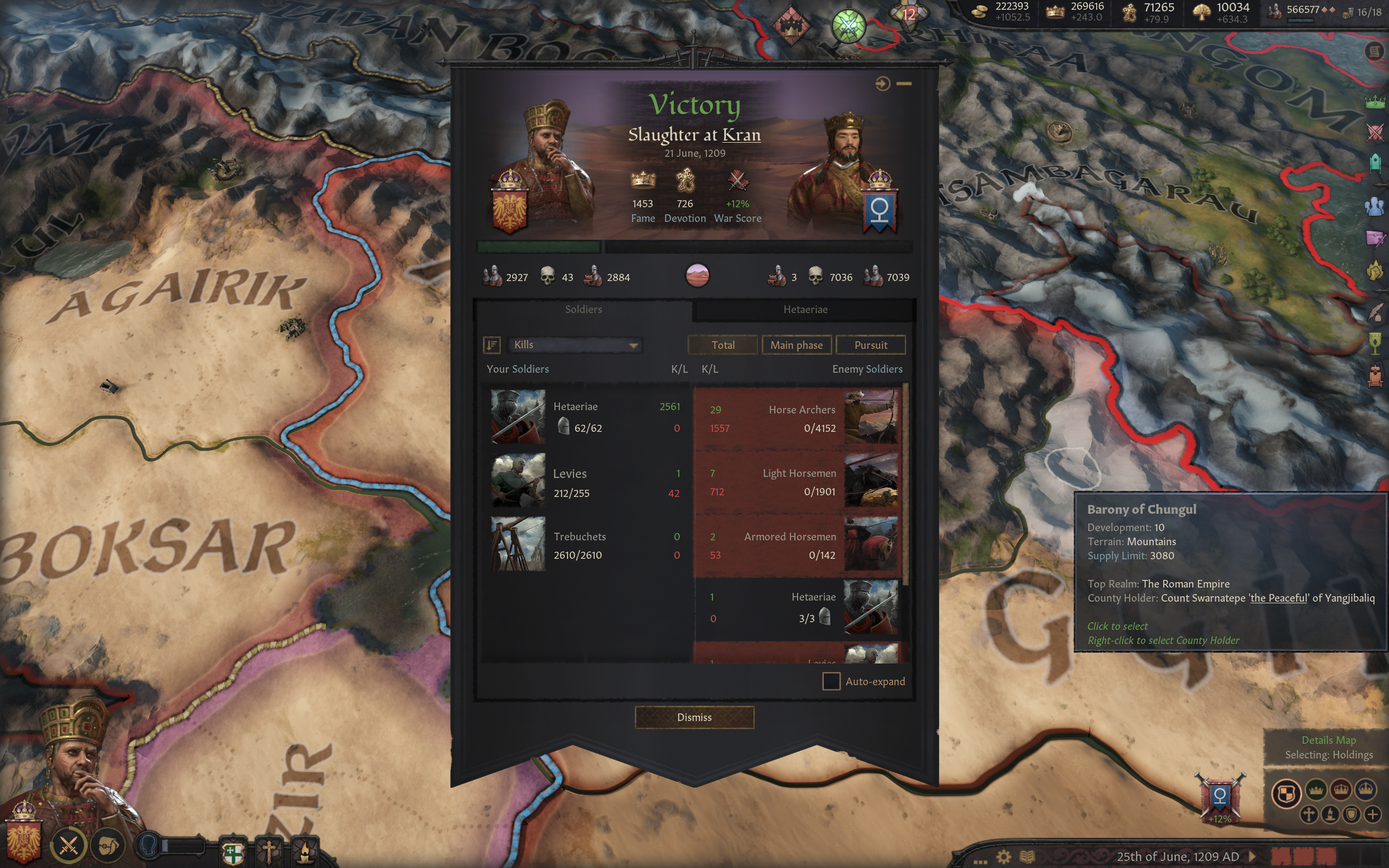The height and width of the screenshot is (868, 1389).
Task: Toggle sort order beside Kills dropdown
Action: tap(492, 345)
